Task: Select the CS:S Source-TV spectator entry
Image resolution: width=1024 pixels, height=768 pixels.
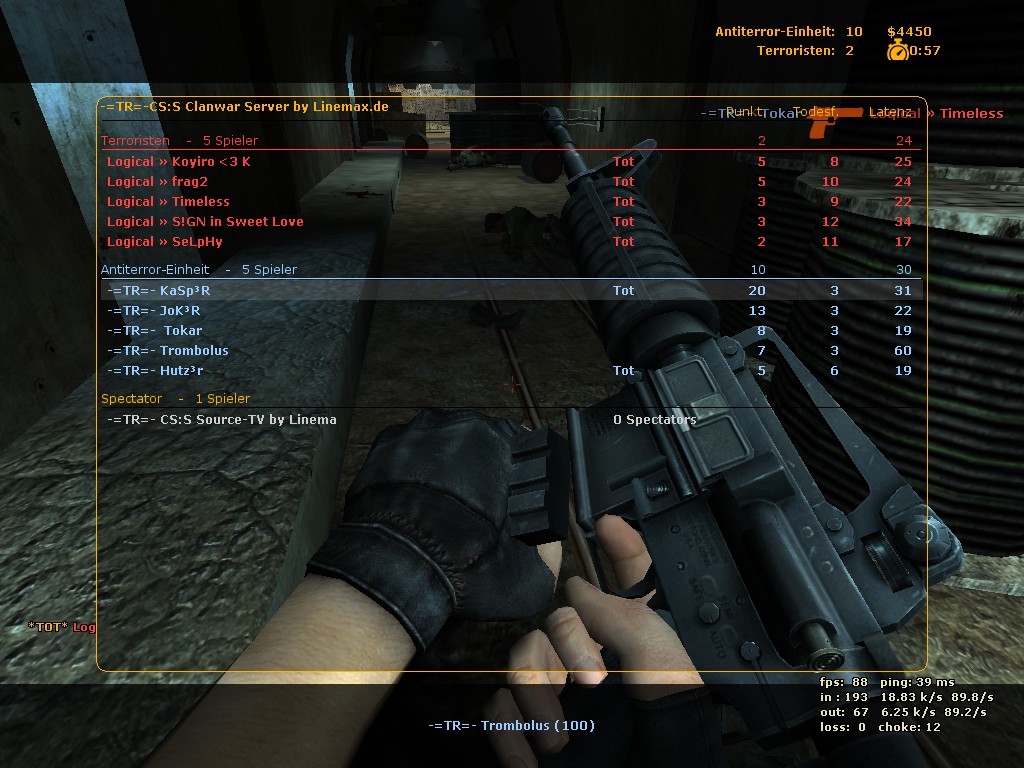Action: click(x=222, y=420)
